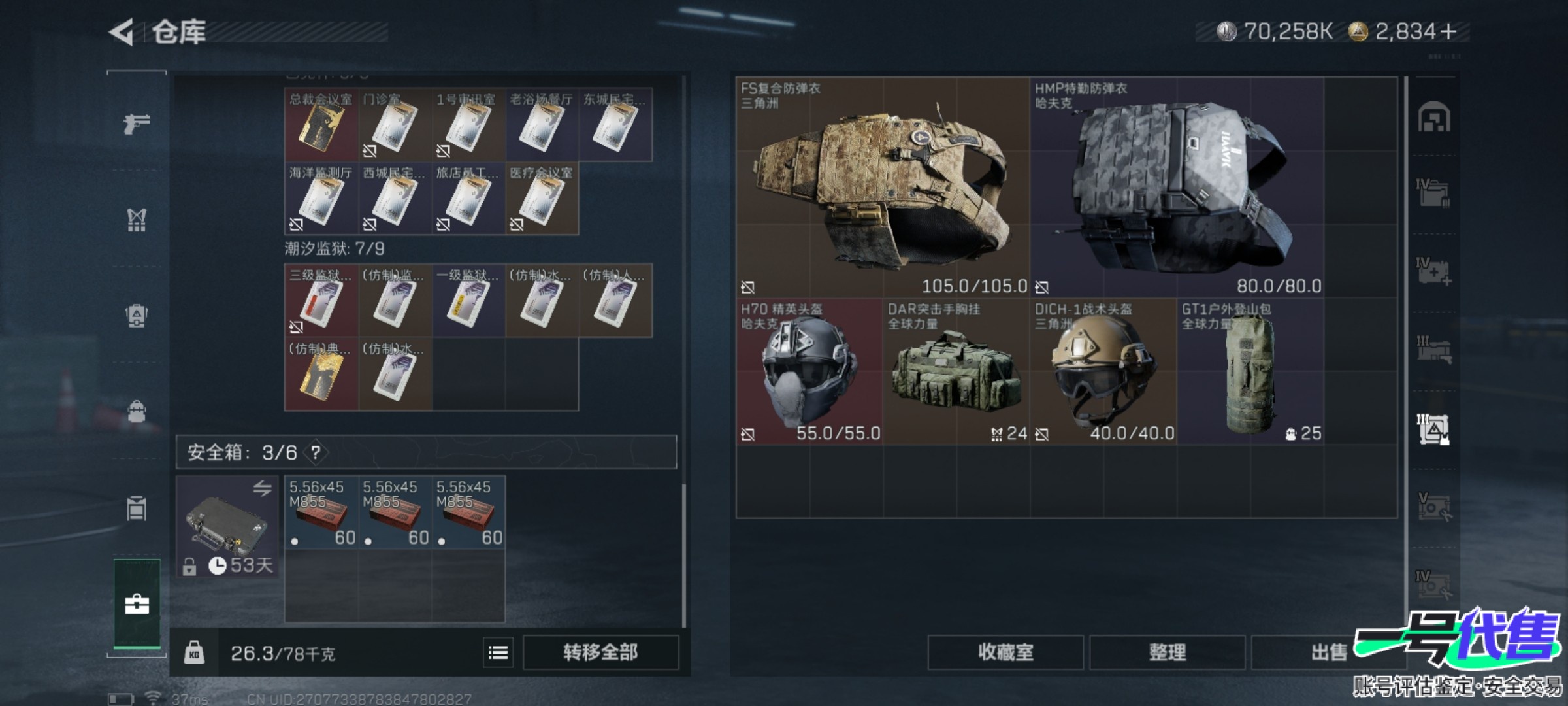The width and height of the screenshot is (1568, 706).
Task: Select the DICH-1战术头盔 helmet
Action: click(x=1103, y=371)
